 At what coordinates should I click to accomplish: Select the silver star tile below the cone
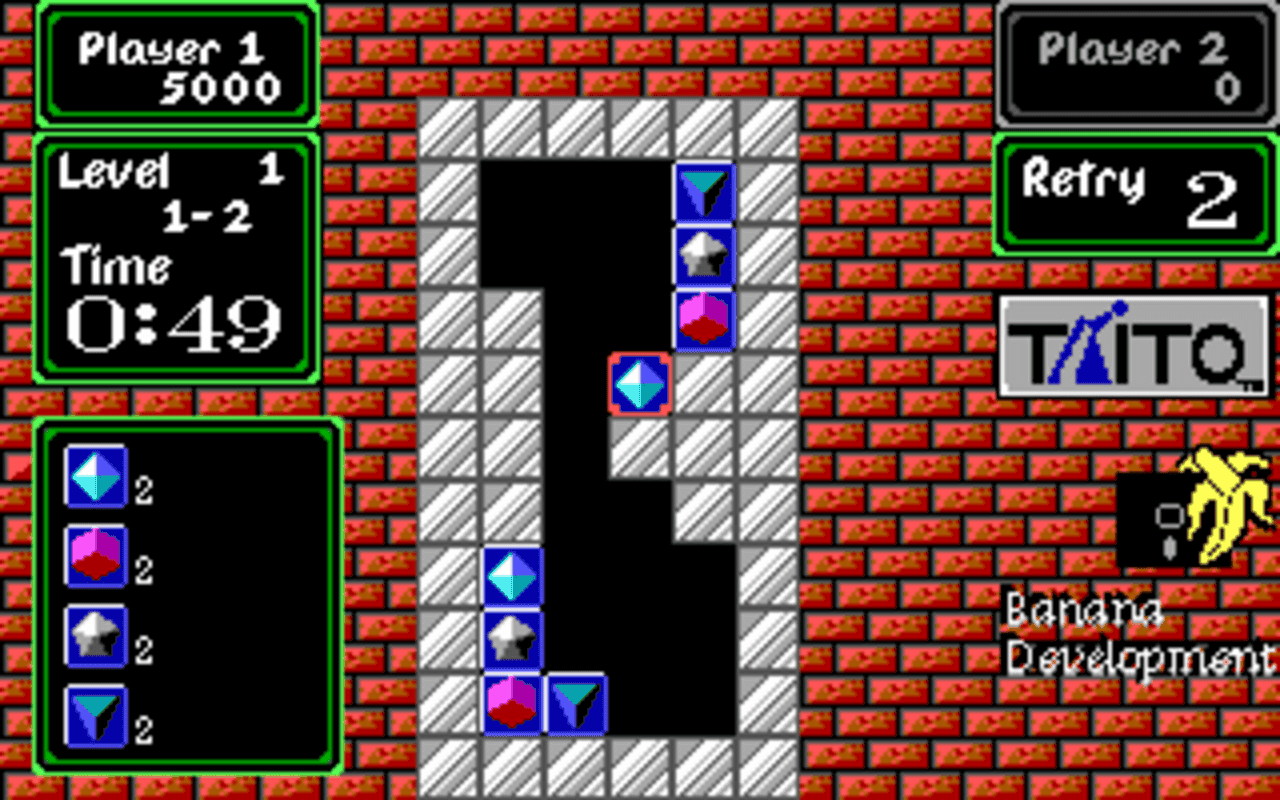point(703,256)
